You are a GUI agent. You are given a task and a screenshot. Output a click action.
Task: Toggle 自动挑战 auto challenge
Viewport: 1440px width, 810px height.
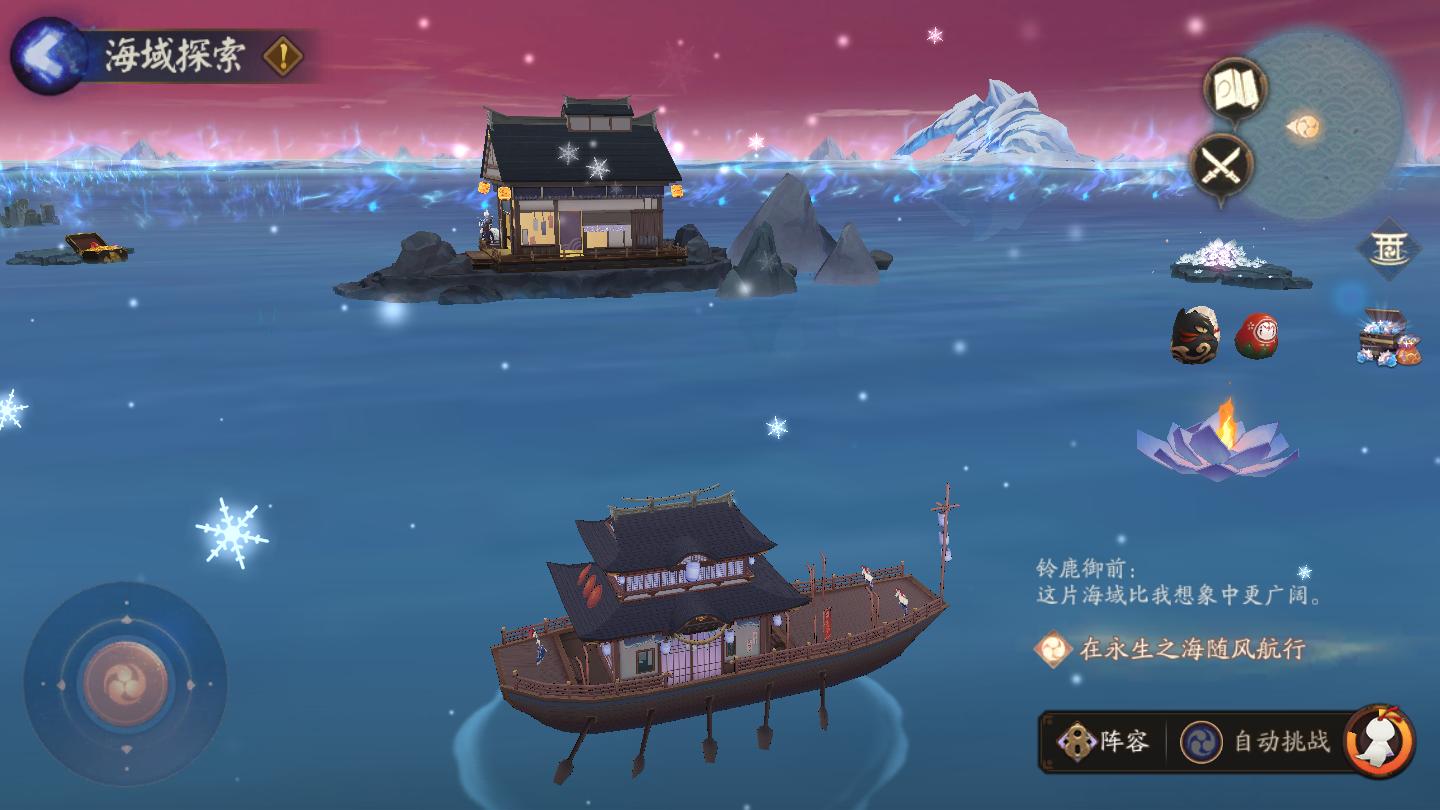[1258, 742]
